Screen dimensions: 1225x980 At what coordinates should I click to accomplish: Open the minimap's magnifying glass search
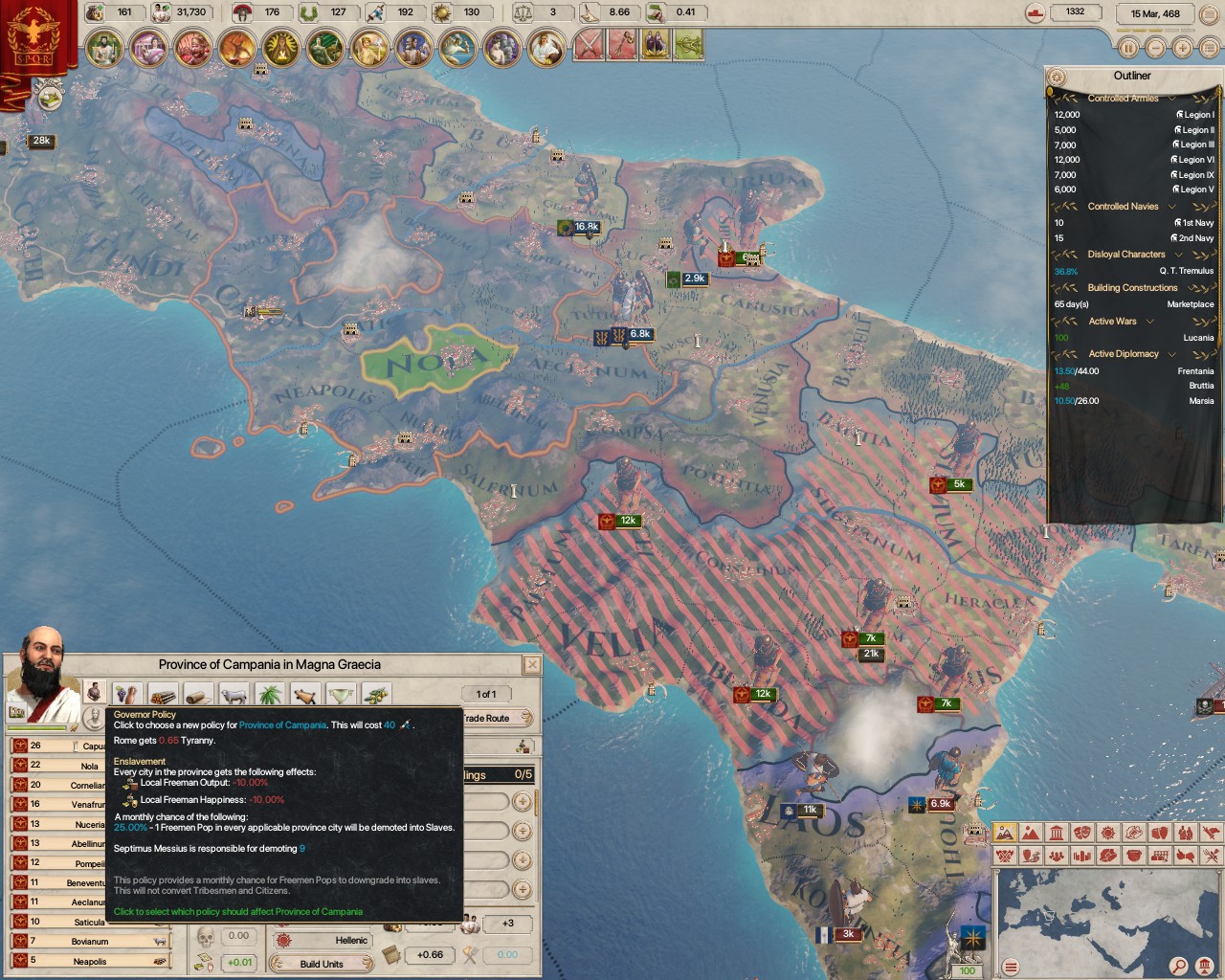(x=1179, y=966)
